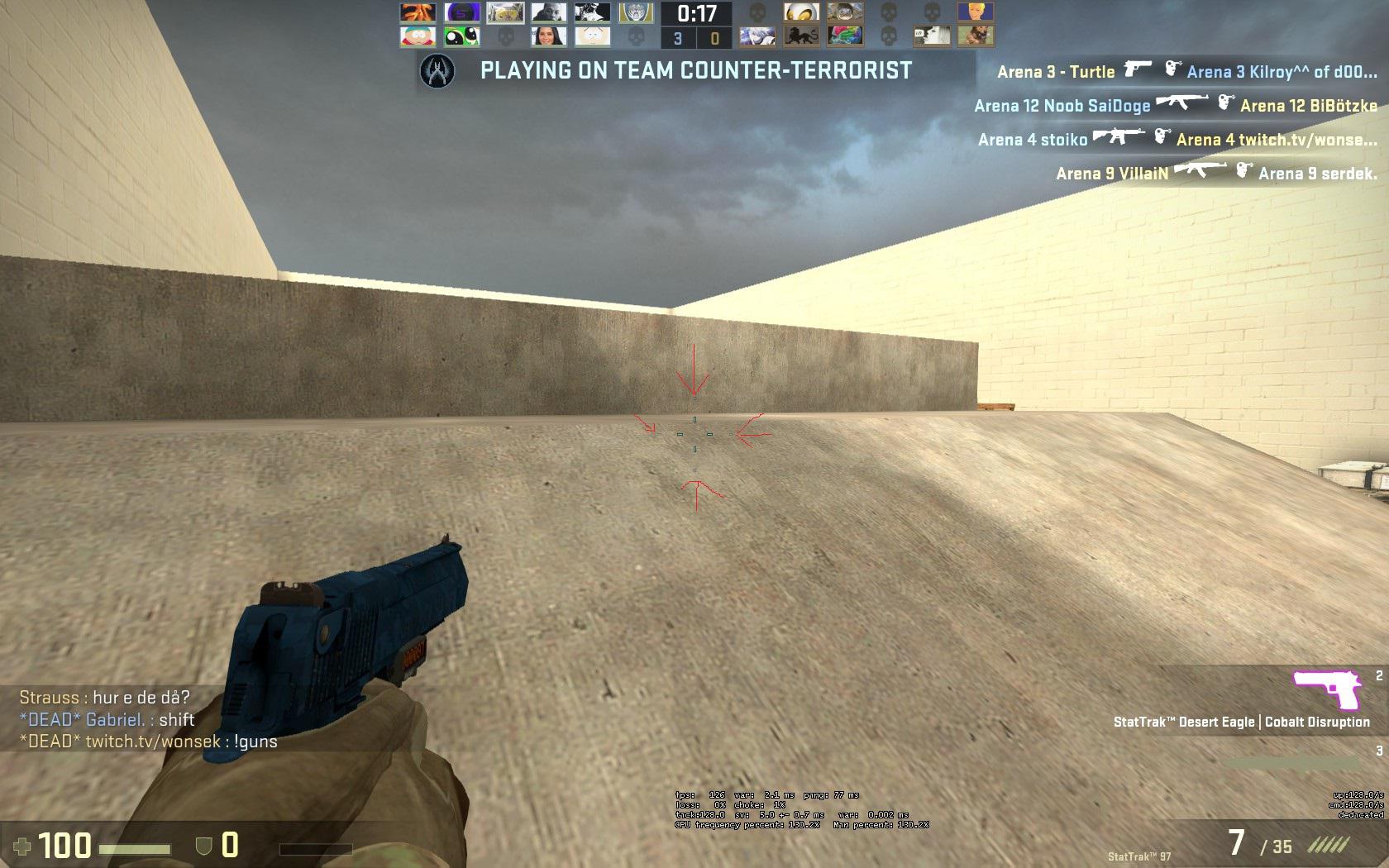This screenshot has height=868, width=1389.
Task: Click the Counter-Terrorist team emblem
Action: pyautogui.click(x=437, y=71)
